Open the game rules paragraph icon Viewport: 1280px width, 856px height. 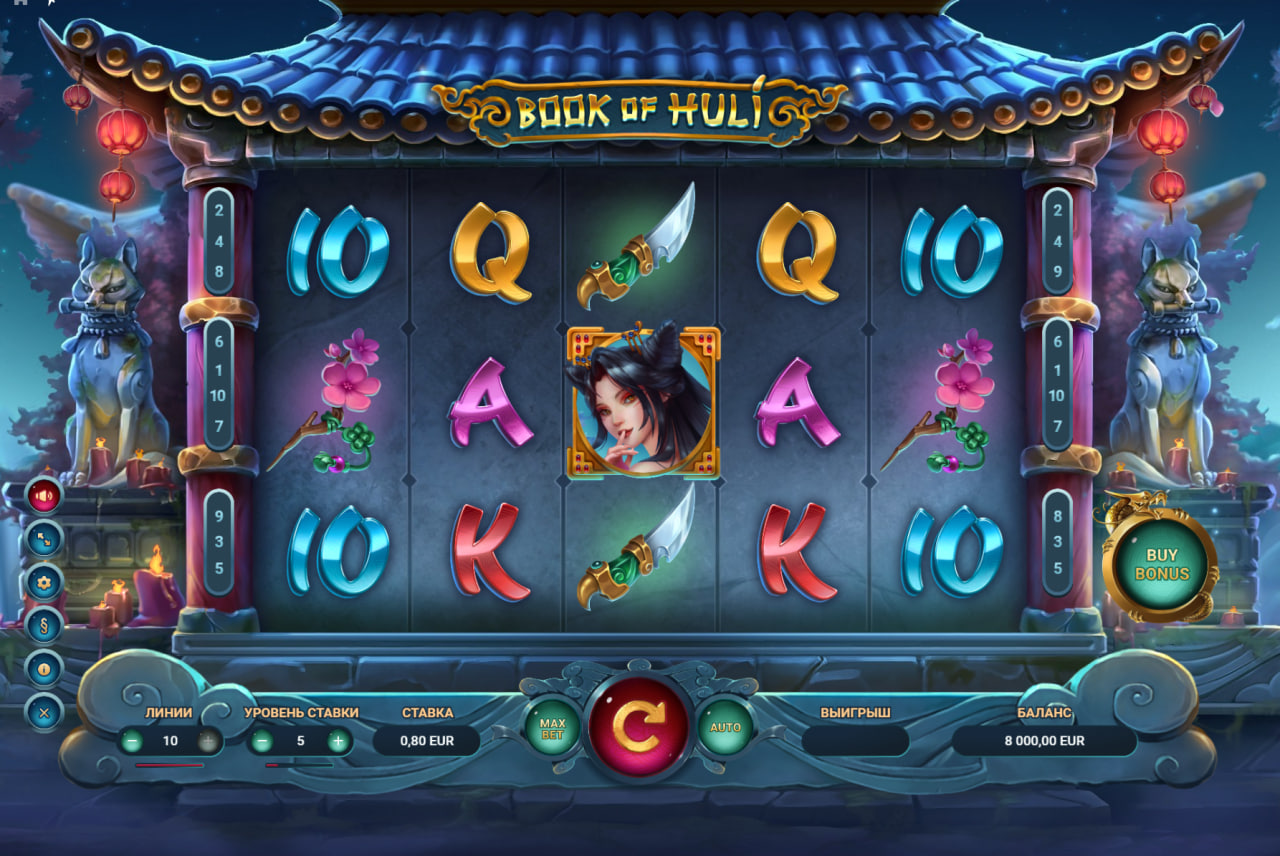tap(40, 624)
